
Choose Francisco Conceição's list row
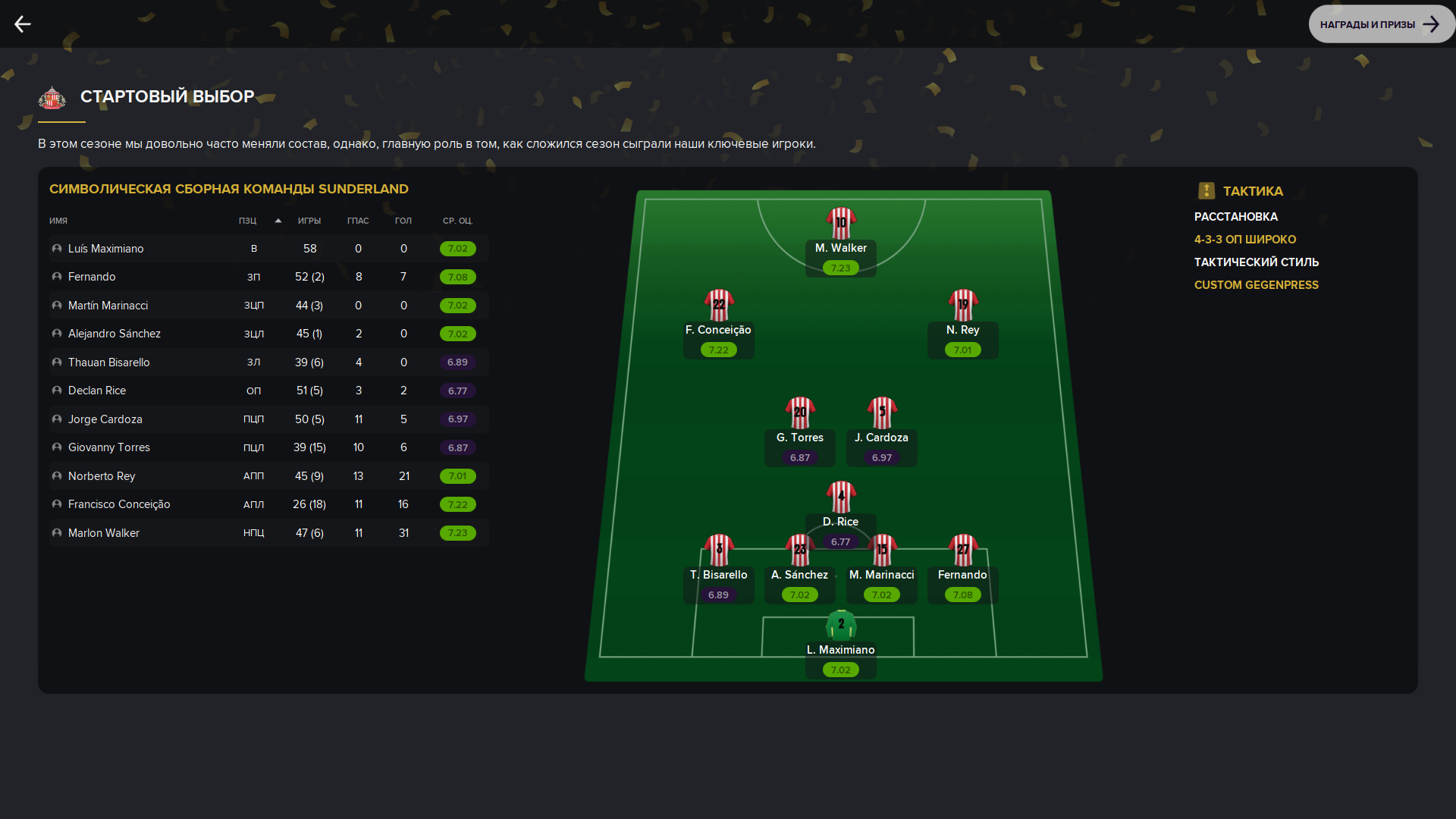(119, 504)
